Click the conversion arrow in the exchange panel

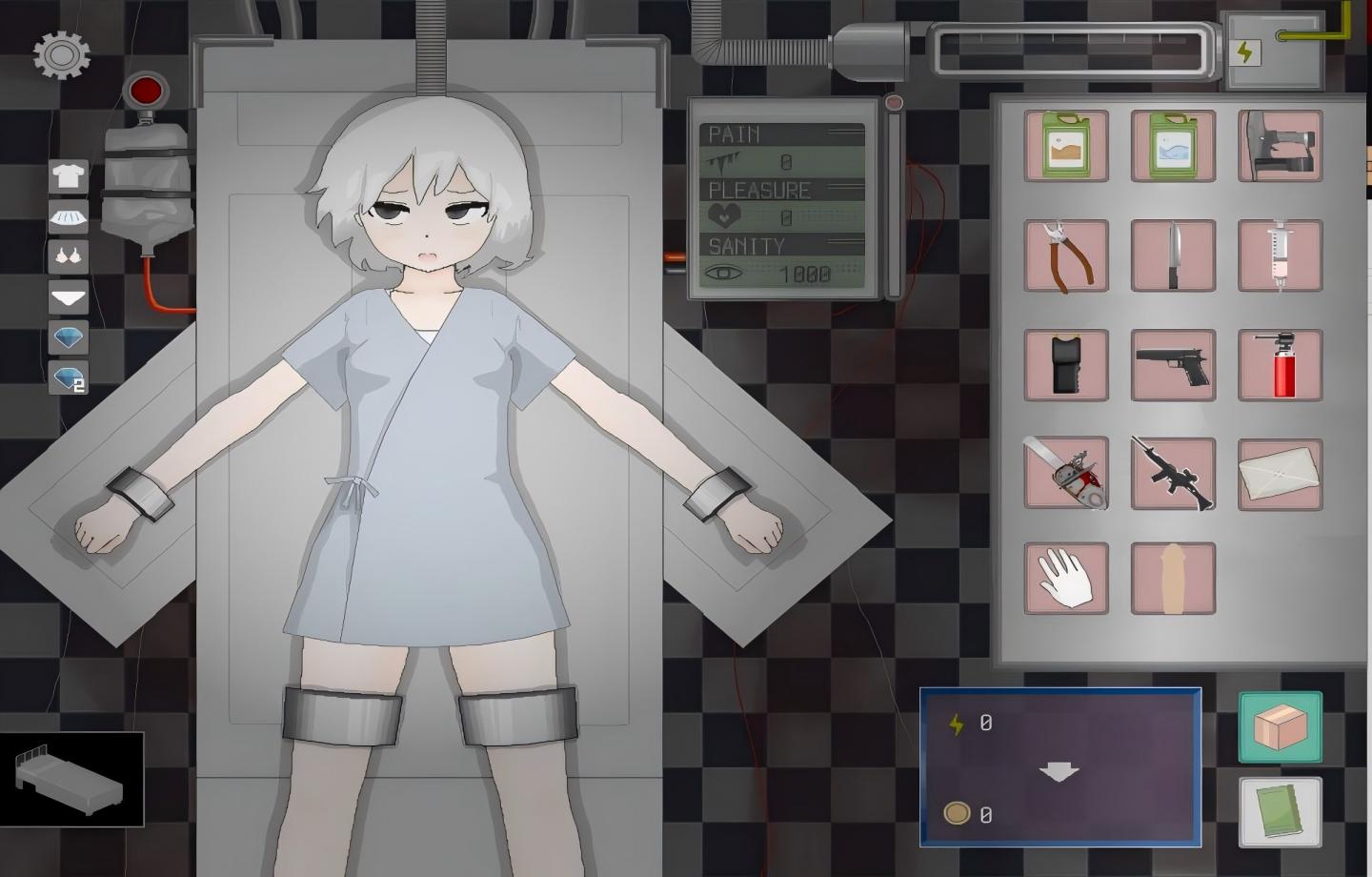[1060, 768]
